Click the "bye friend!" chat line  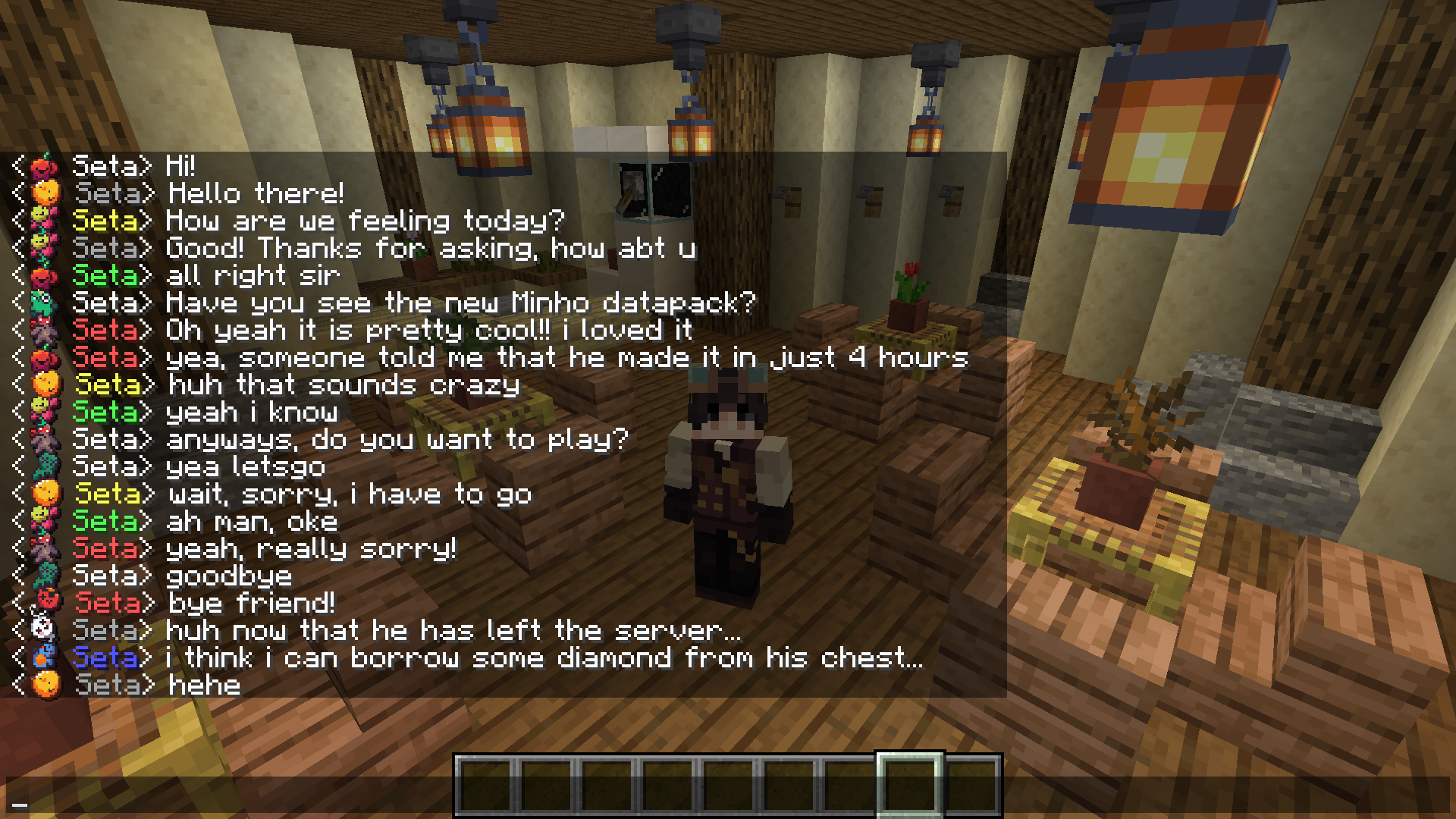(x=251, y=603)
